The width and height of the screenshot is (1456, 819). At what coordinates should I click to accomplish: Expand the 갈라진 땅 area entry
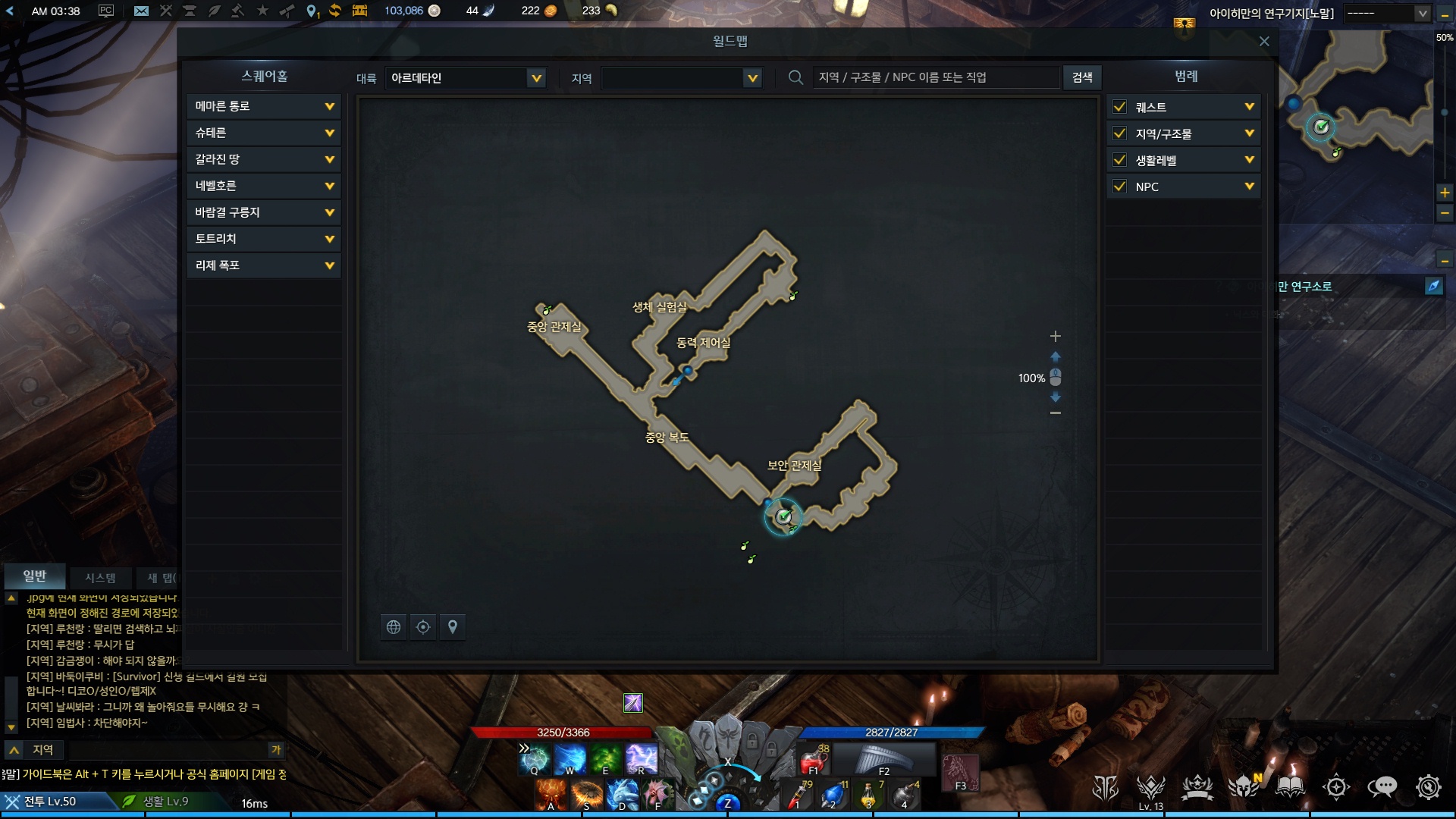329,159
